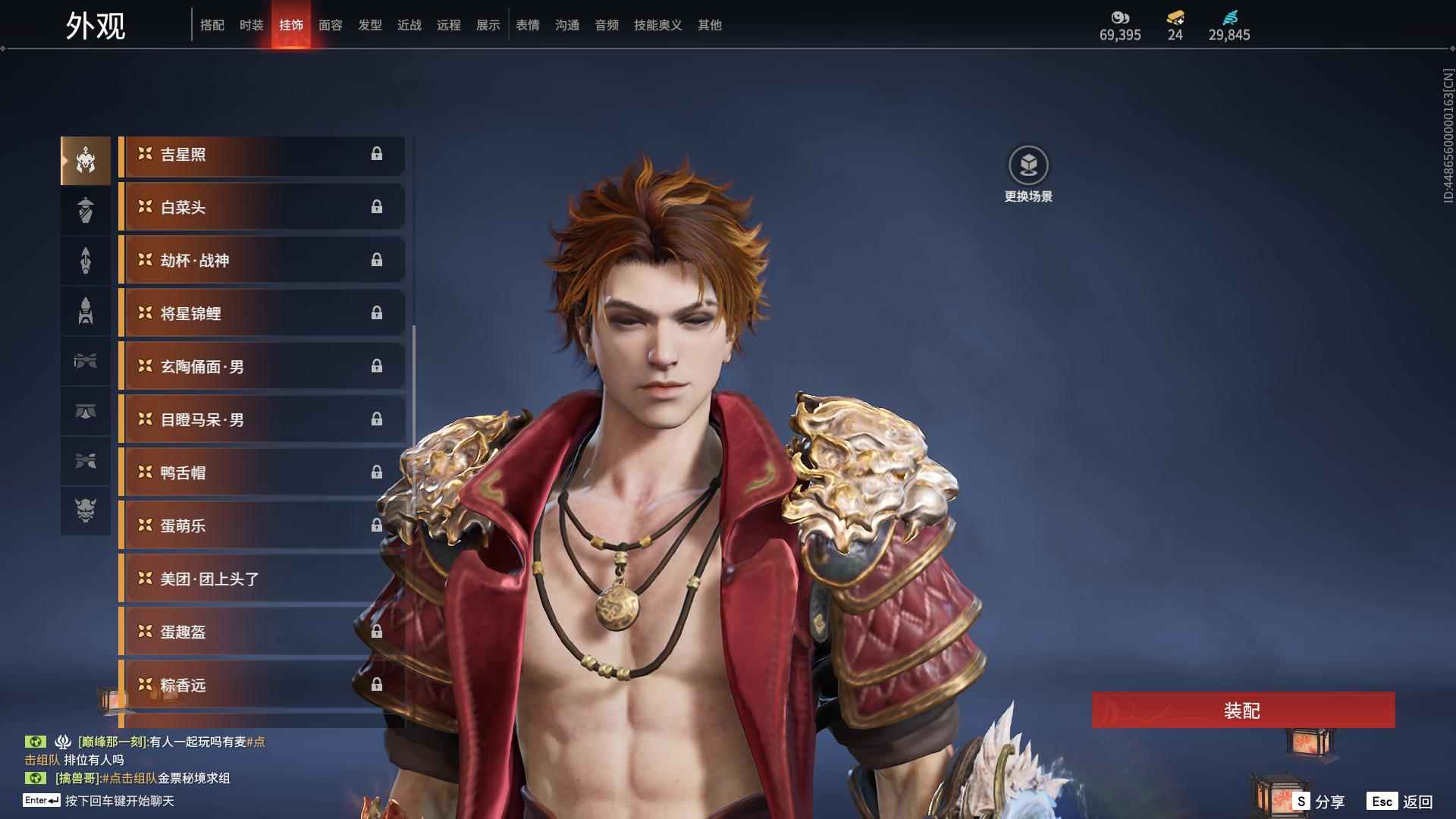
Task: Select the headwear category icon
Action: click(x=86, y=161)
